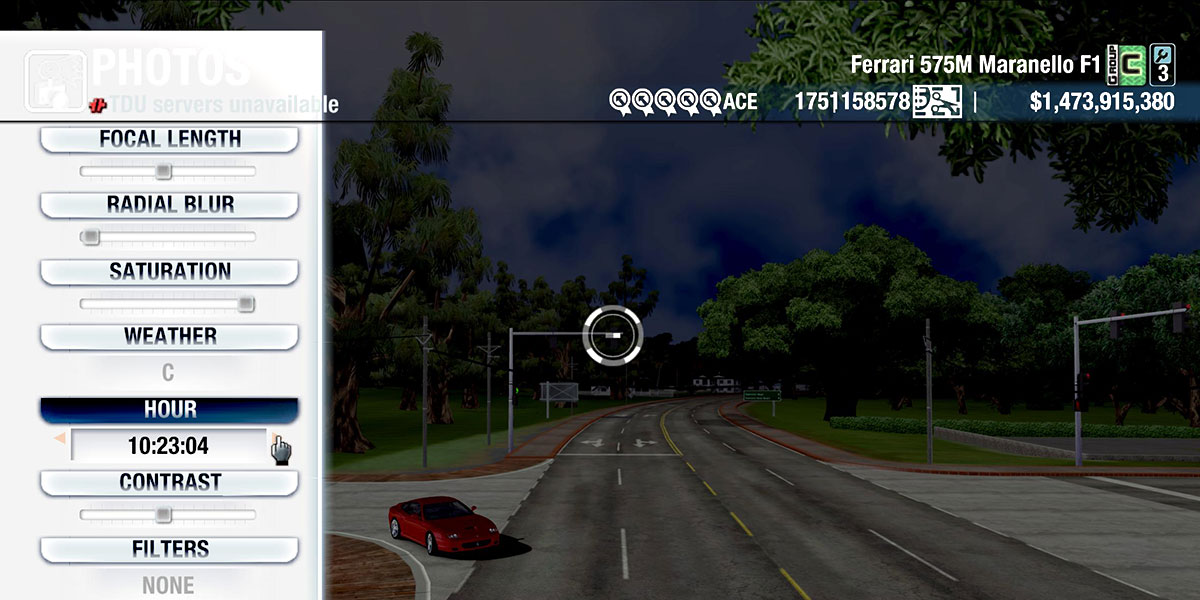
Task: Choose the Contrast setting
Action: pyautogui.click(x=169, y=483)
